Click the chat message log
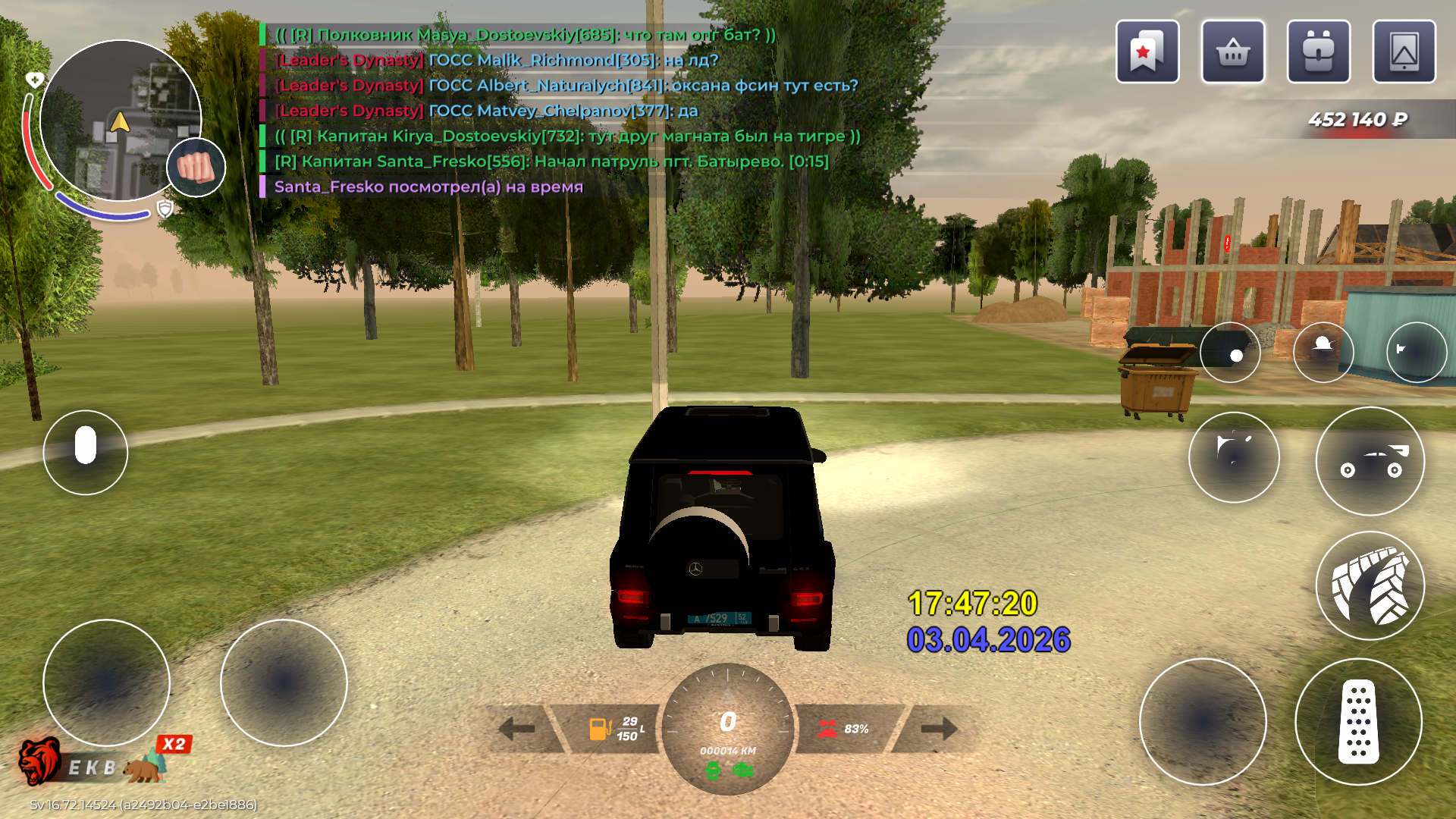 [561, 111]
